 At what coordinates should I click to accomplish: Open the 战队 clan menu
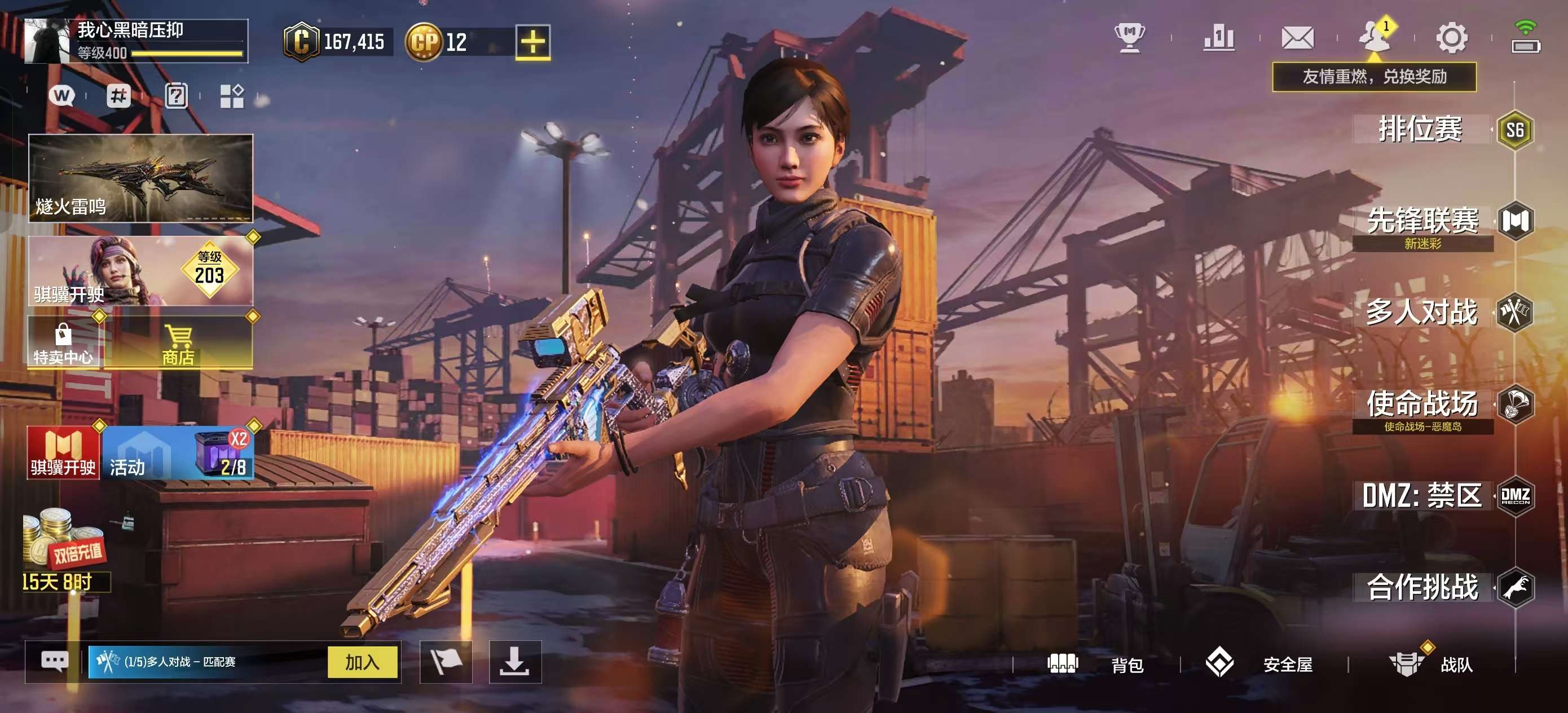(1432, 664)
